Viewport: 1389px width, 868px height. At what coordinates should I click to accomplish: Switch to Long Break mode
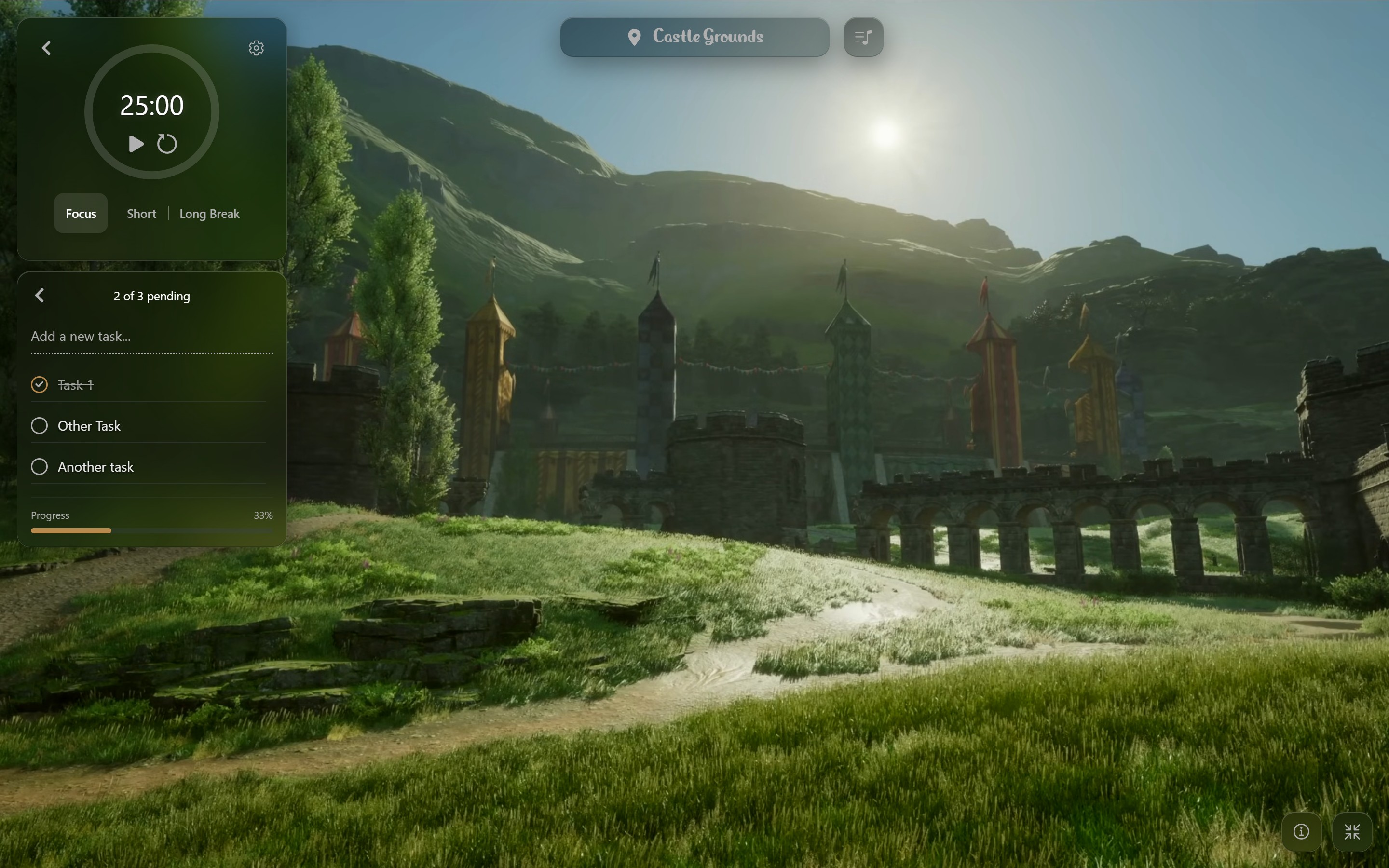coord(209,214)
